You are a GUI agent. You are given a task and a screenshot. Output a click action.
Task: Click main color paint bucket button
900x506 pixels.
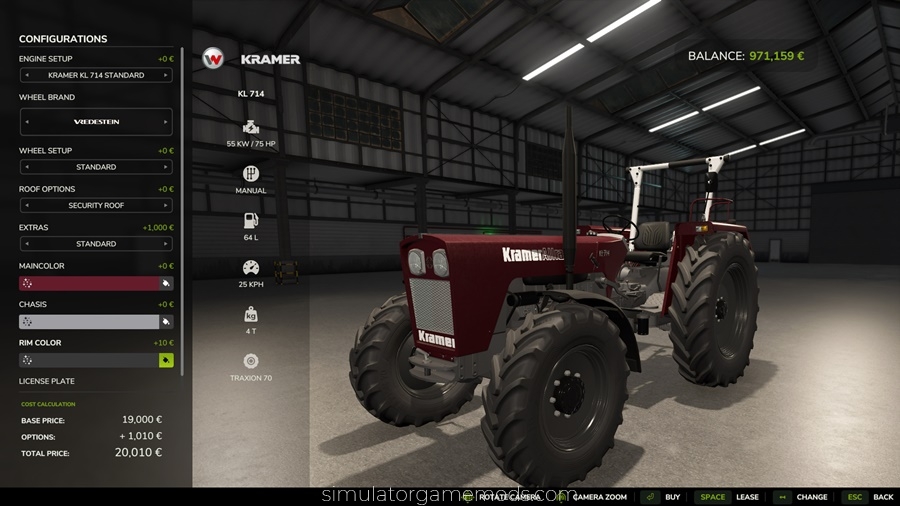tap(166, 283)
